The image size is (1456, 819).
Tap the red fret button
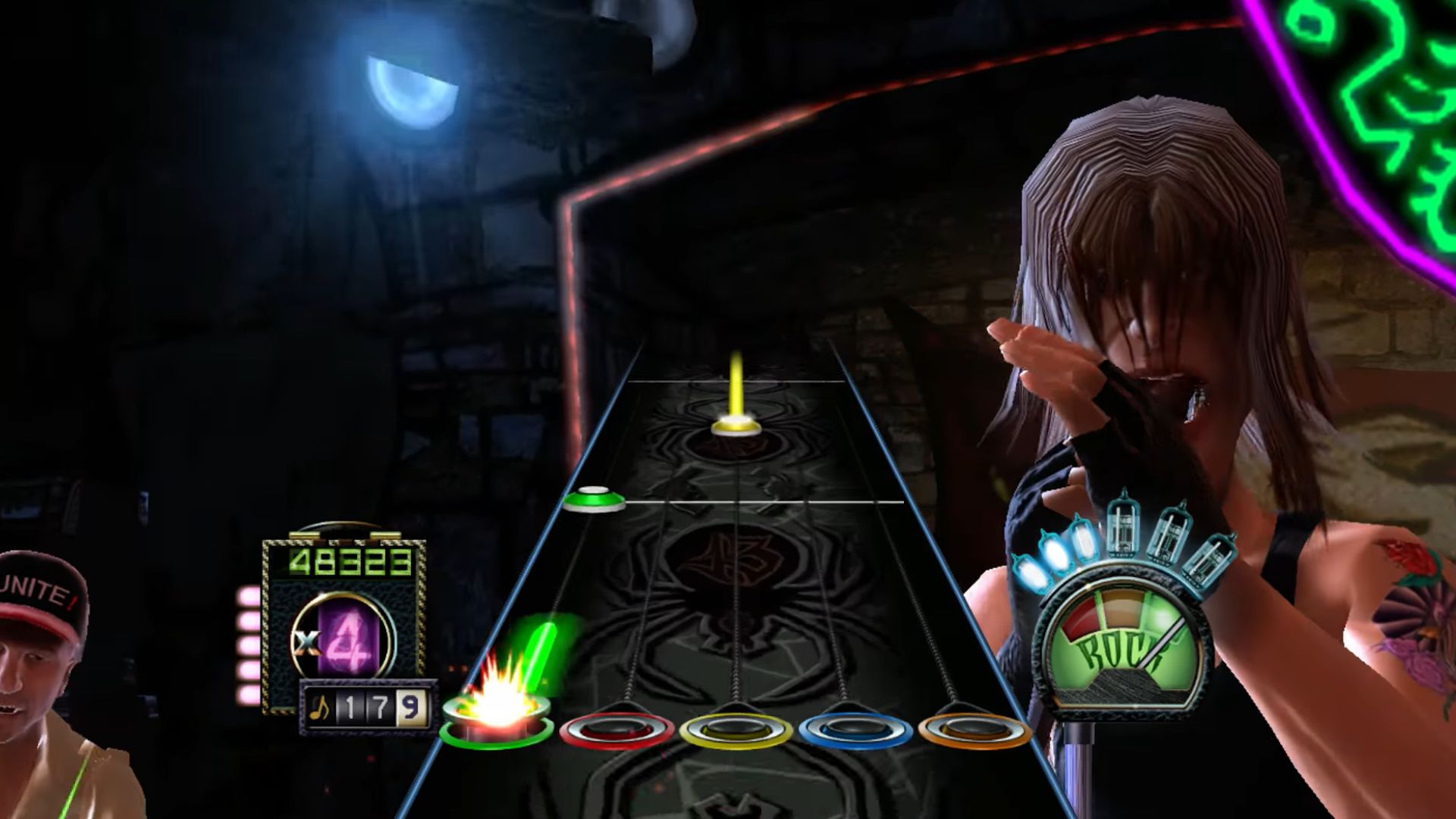point(616,731)
